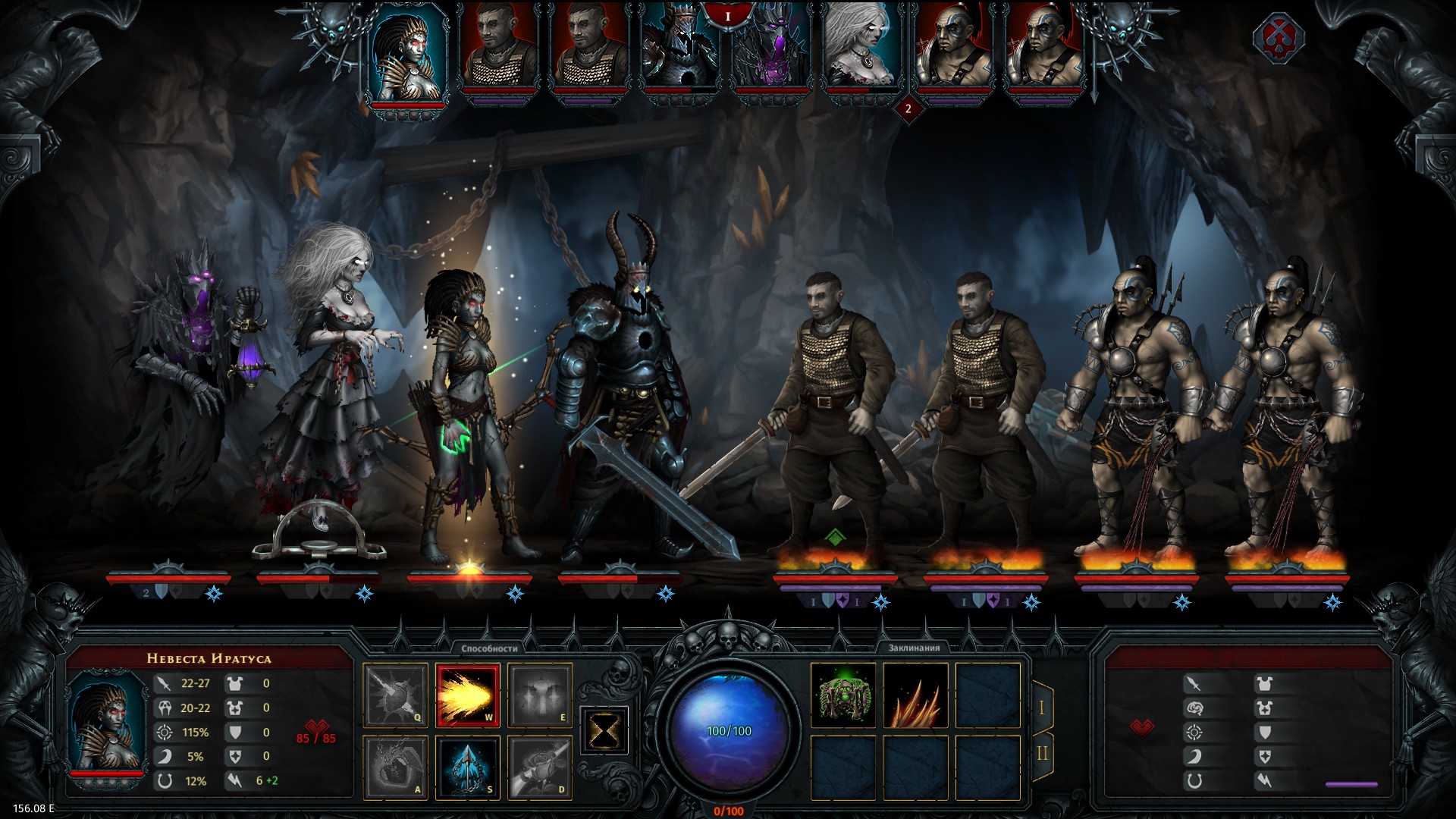The width and height of the screenshot is (1456, 819).
Task: Select the fiery arrow ability (W)
Action: coord(467,695)
